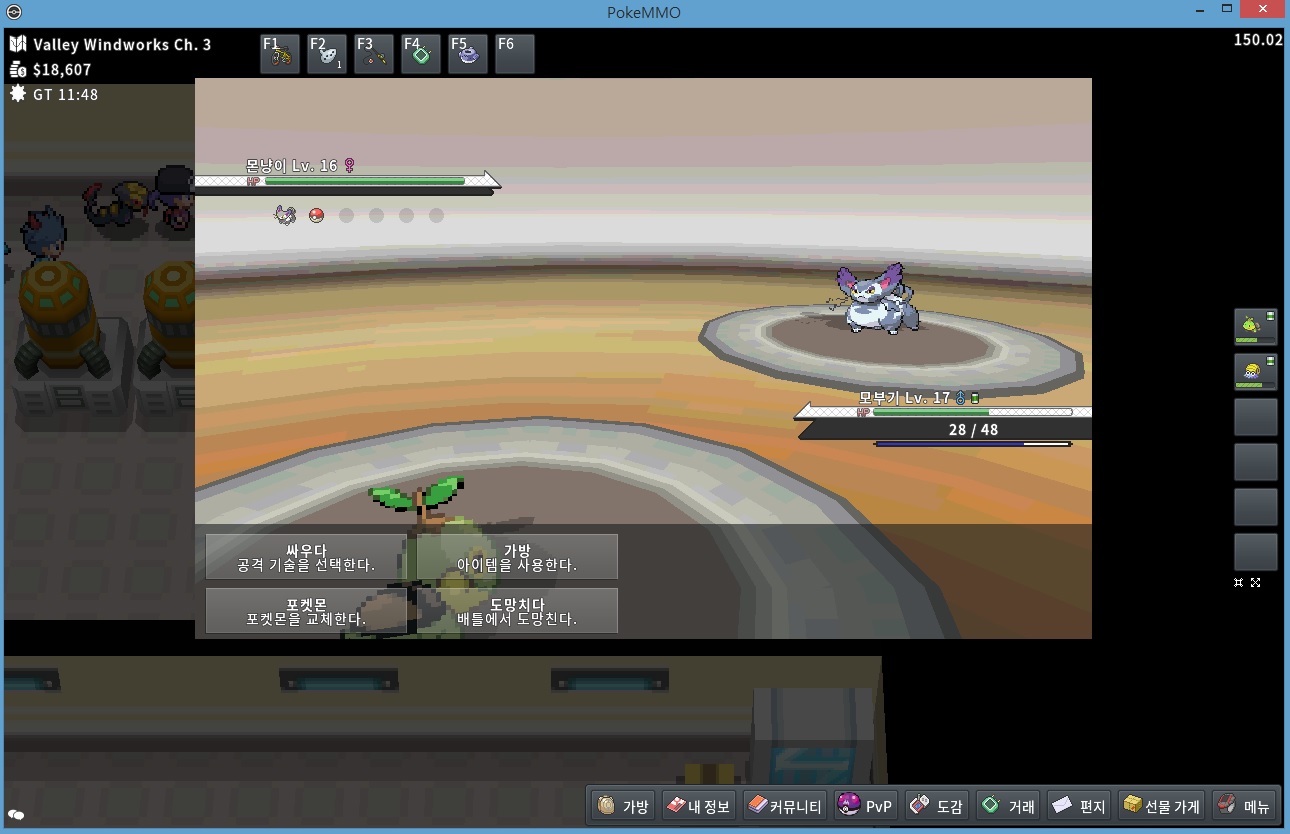1290x834 pixels.
Task: Use the ocarina item in slot F2
Action: pyautogui.click(x=327, y=54)
